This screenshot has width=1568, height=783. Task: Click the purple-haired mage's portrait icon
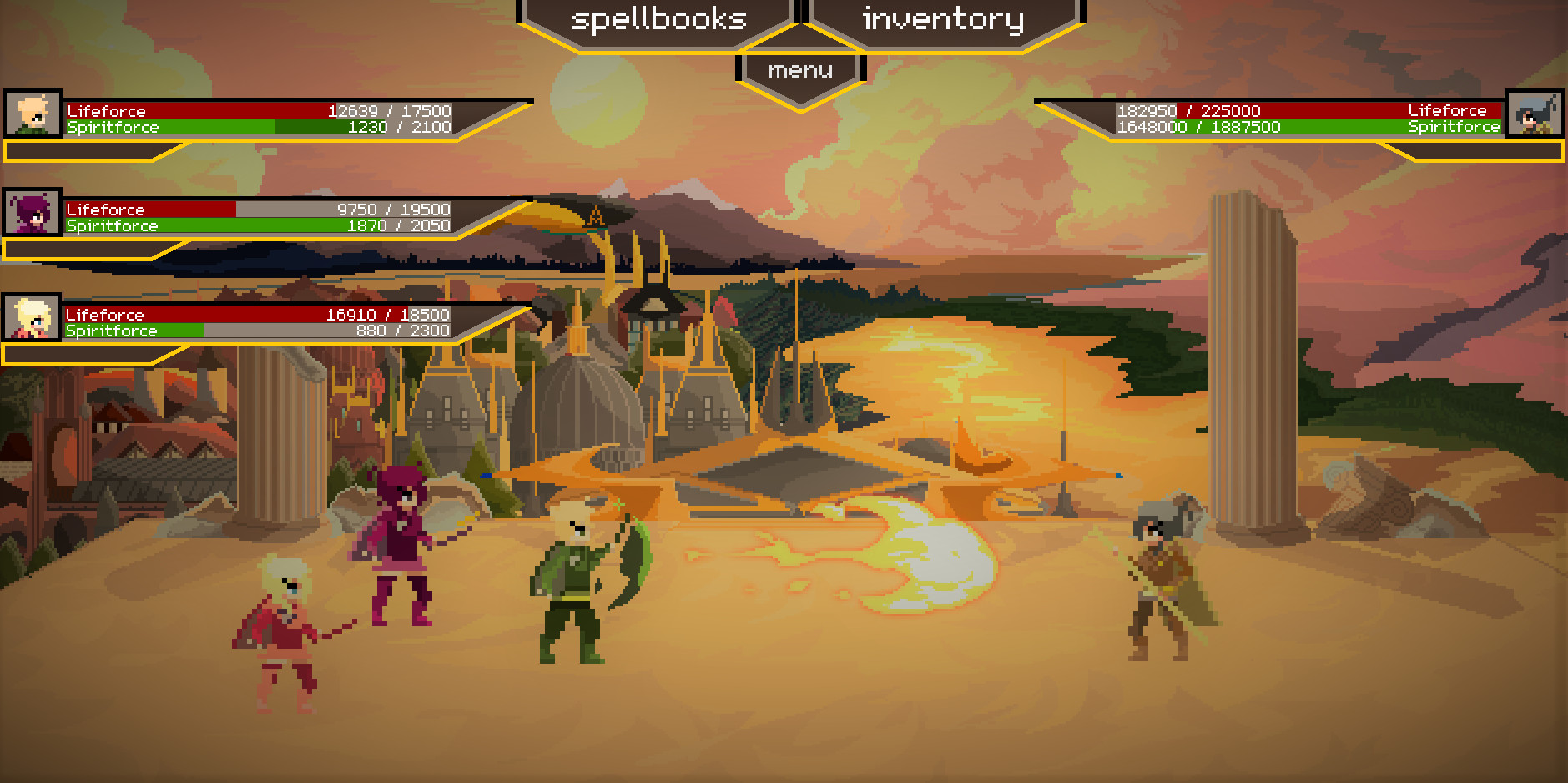point(32,216)
